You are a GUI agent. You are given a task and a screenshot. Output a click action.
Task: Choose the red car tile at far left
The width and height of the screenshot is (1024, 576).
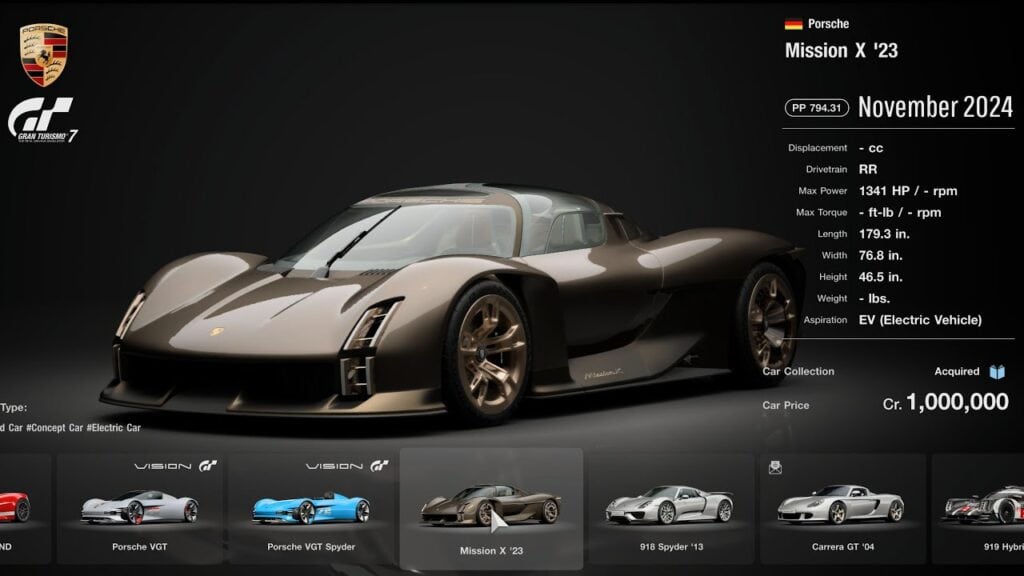point(22,509)
